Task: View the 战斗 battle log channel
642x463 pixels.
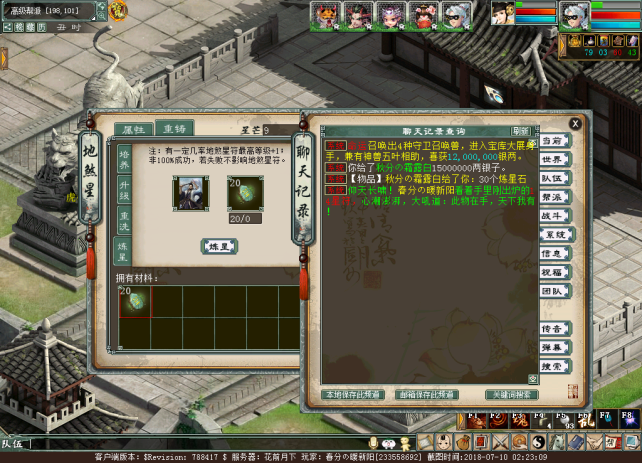Action: [553, 215]
